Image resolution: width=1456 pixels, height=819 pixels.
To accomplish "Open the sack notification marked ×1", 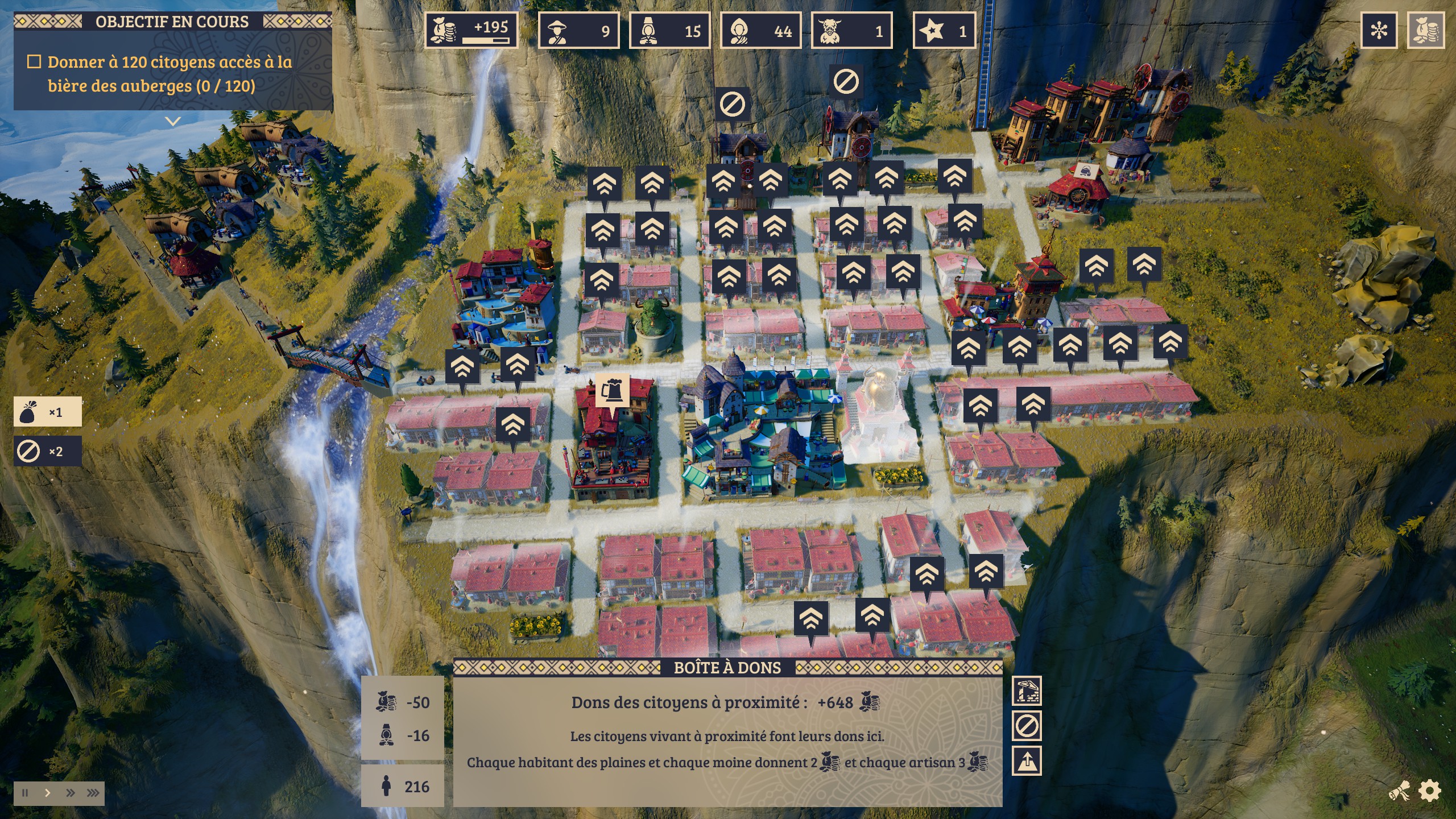I will [x=48, y=412].
